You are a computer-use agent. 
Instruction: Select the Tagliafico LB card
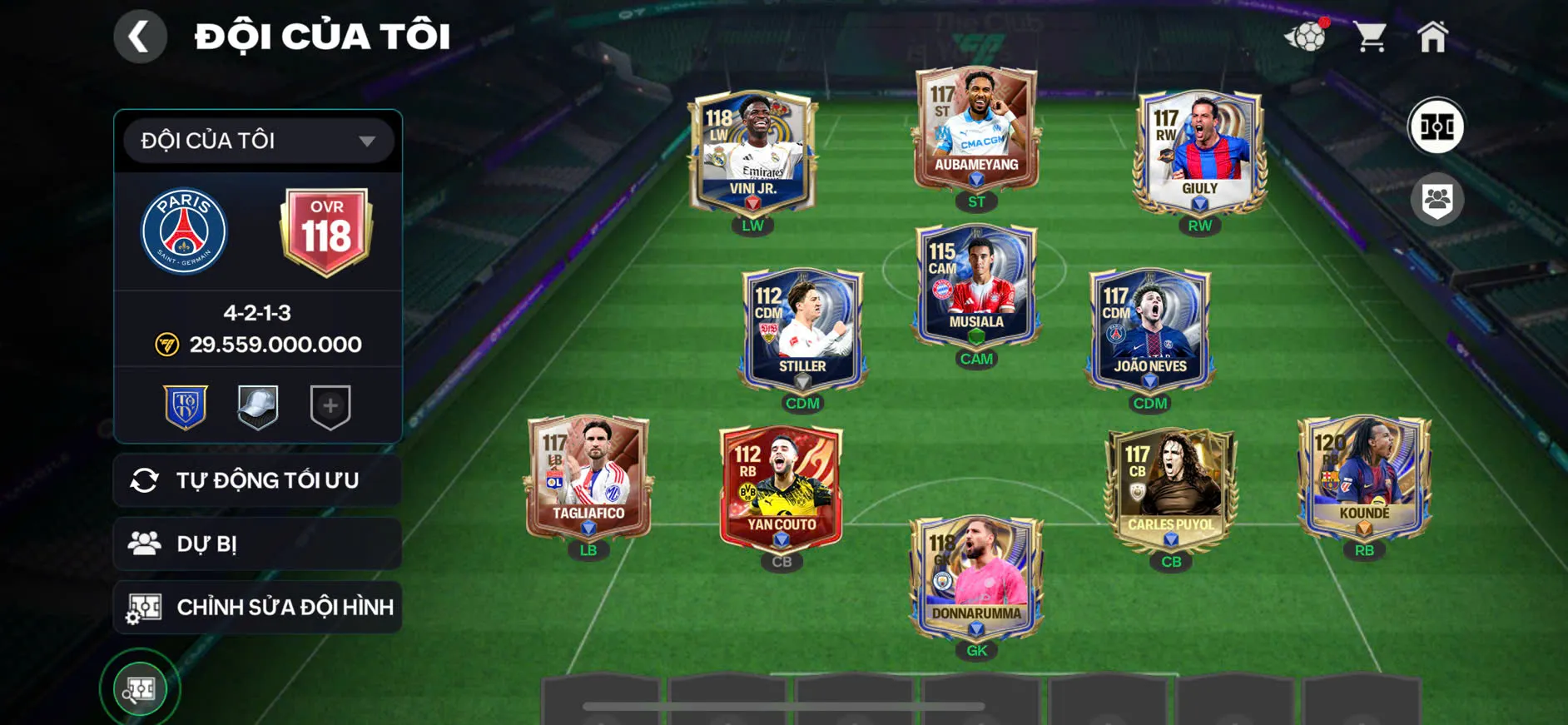click(x=588, y=477)
